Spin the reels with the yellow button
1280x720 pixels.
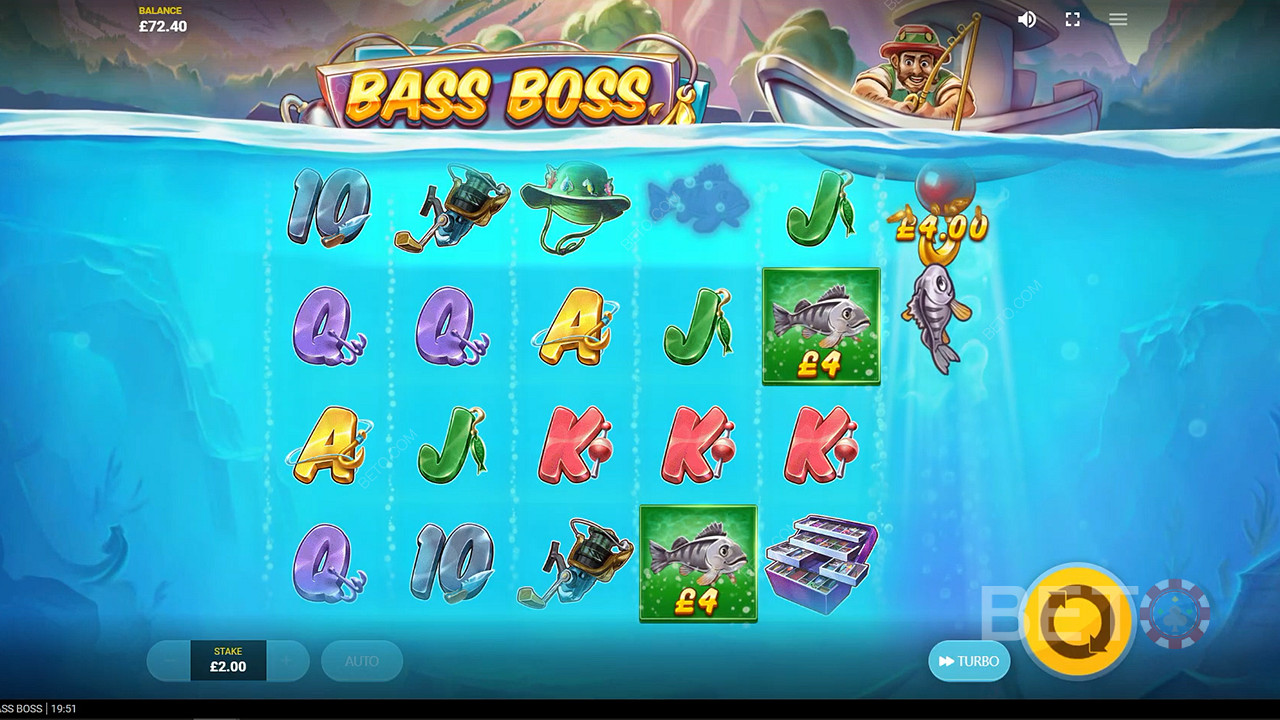pos(1077,620)
